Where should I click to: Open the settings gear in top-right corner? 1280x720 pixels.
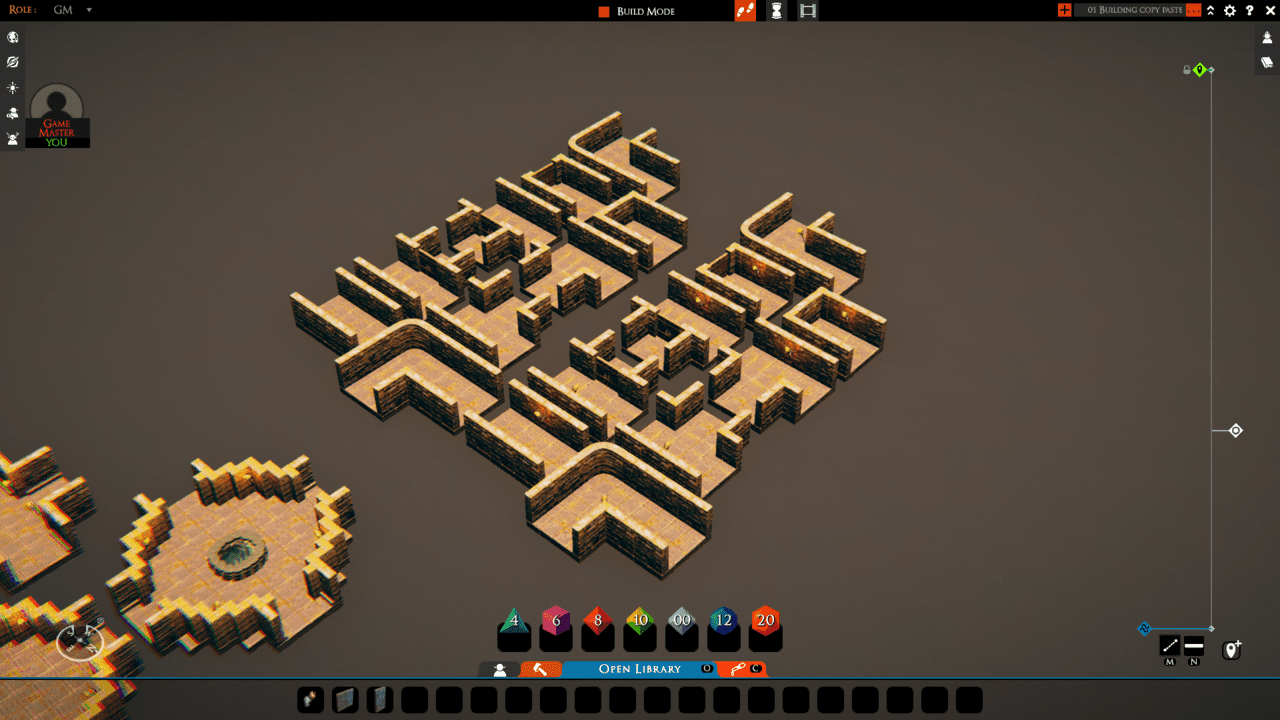(x=1228, y=10)
